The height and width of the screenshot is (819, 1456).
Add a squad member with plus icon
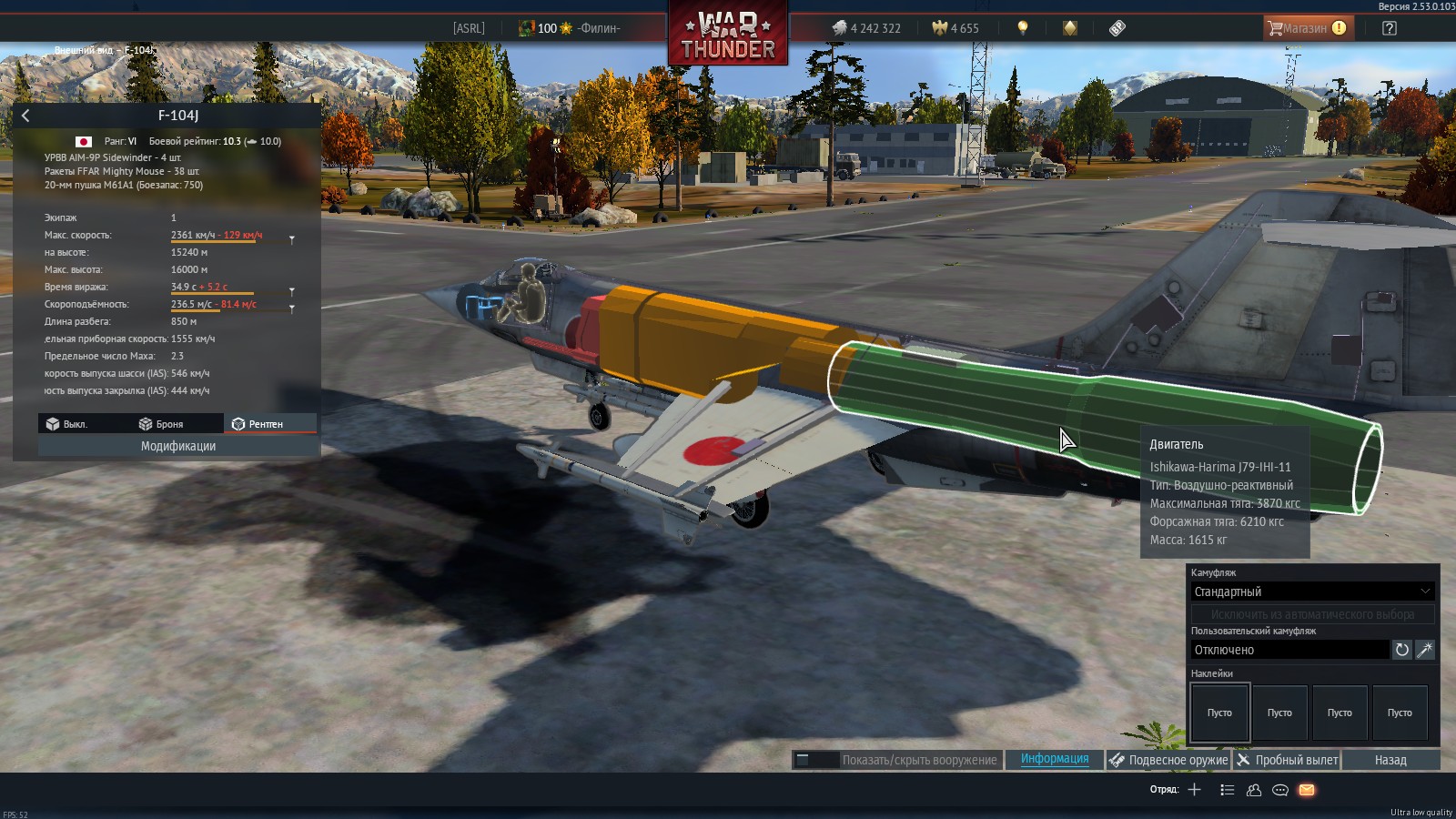(1195, 790)
